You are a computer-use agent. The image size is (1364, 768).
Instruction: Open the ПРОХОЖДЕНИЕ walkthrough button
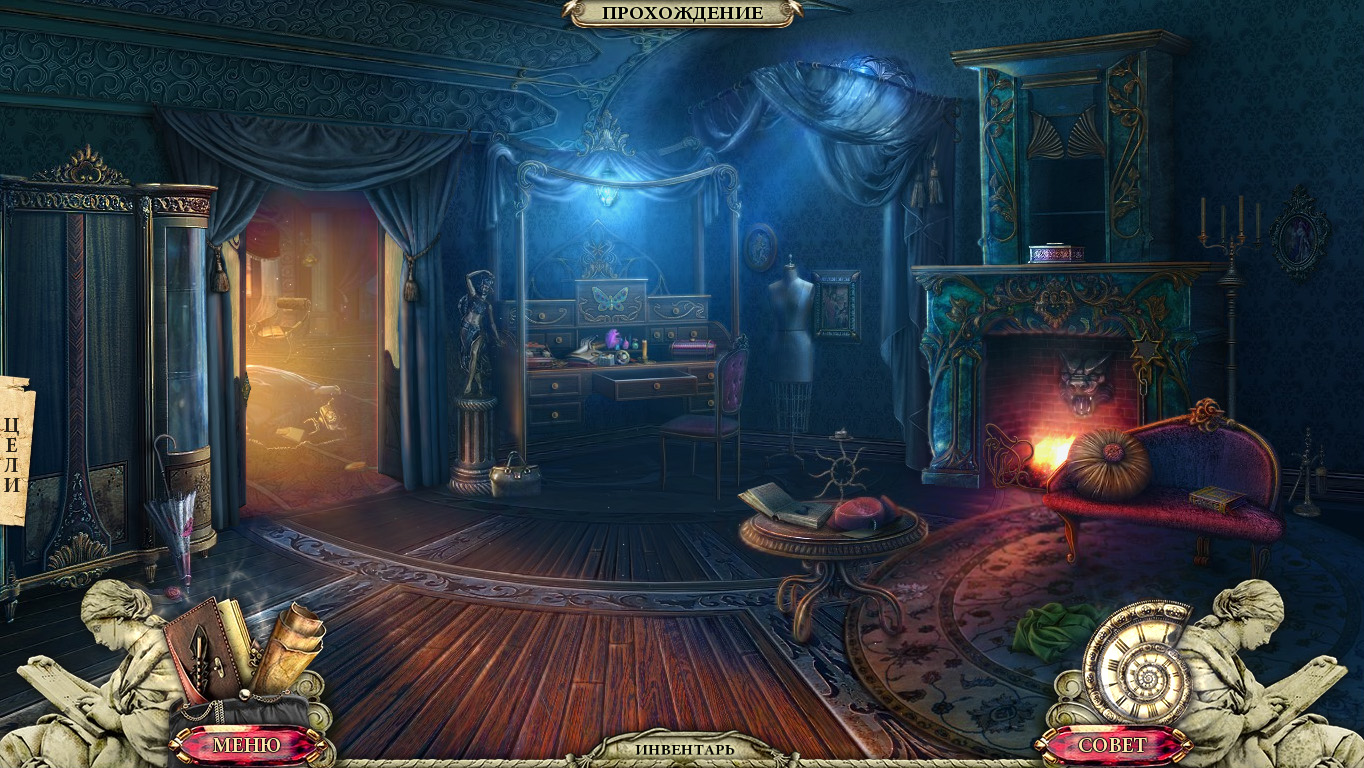point(682,13)
